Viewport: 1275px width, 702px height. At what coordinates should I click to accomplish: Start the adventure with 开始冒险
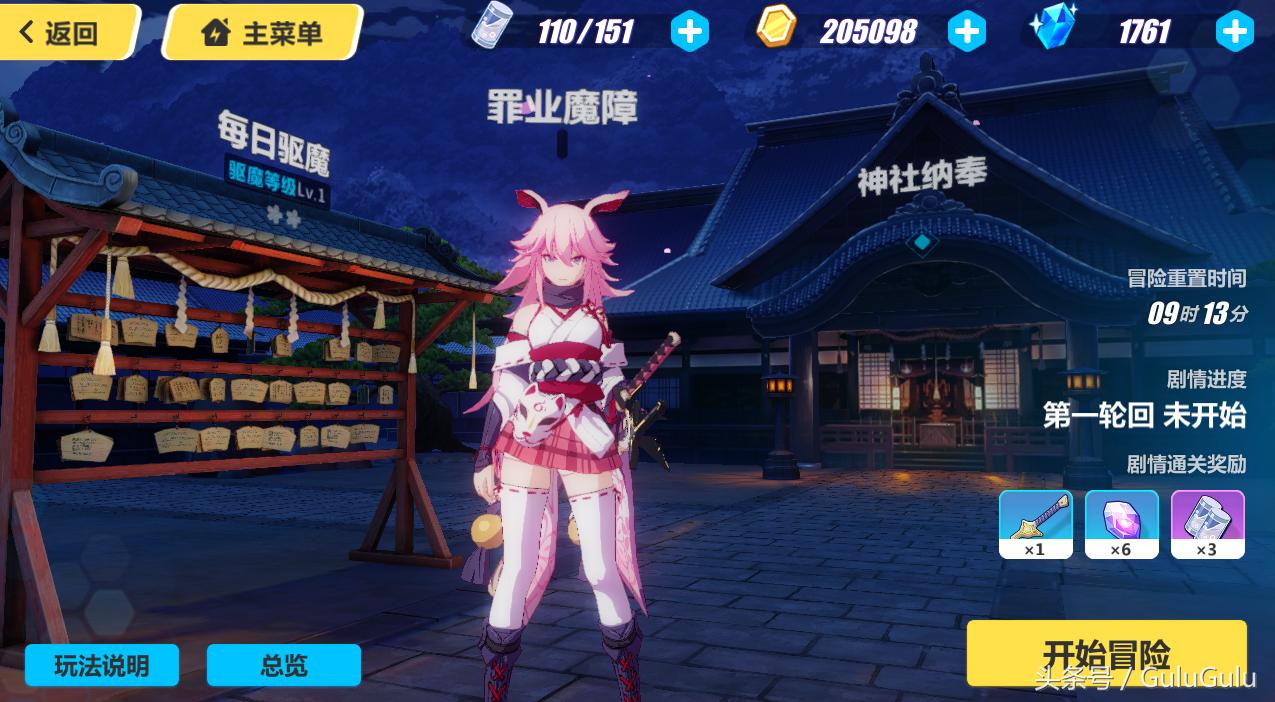pyautogui.click(x=1106, y=655)
